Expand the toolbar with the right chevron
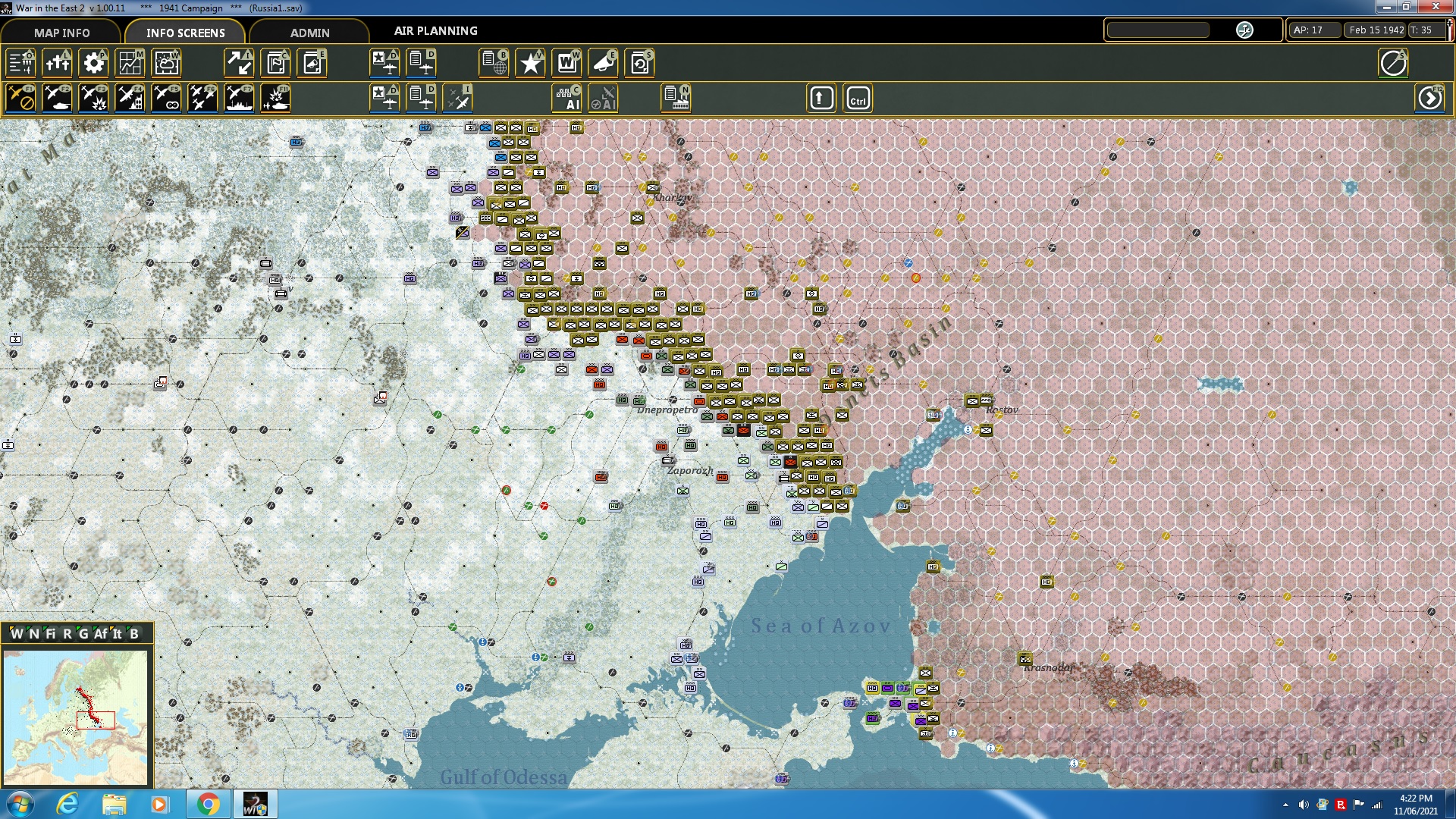The height and width of the screenshot is (819, 1456). (1430, 98)
